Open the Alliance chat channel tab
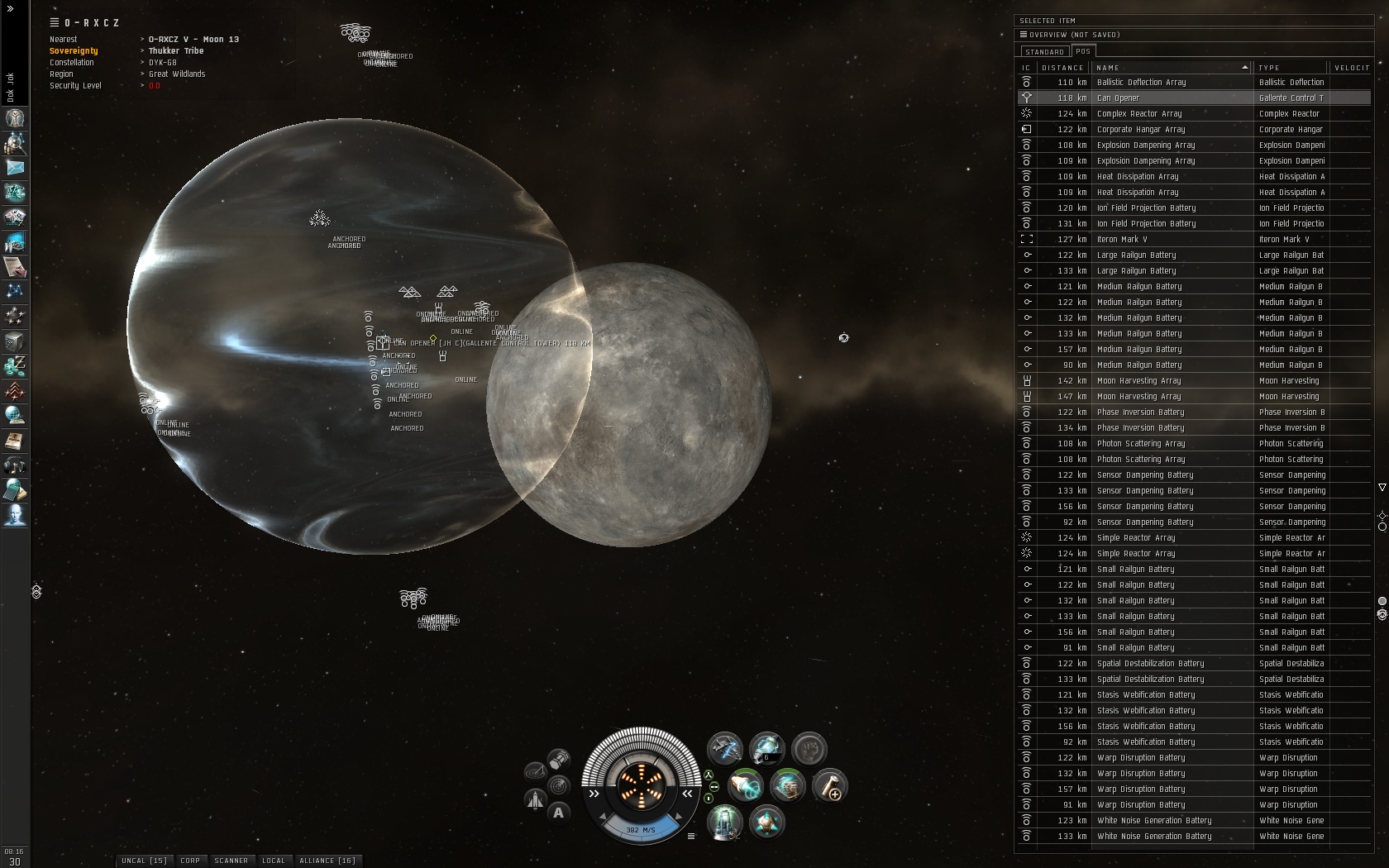The height and width of the screenshot is (868, 1389). (x=327, y=861)
